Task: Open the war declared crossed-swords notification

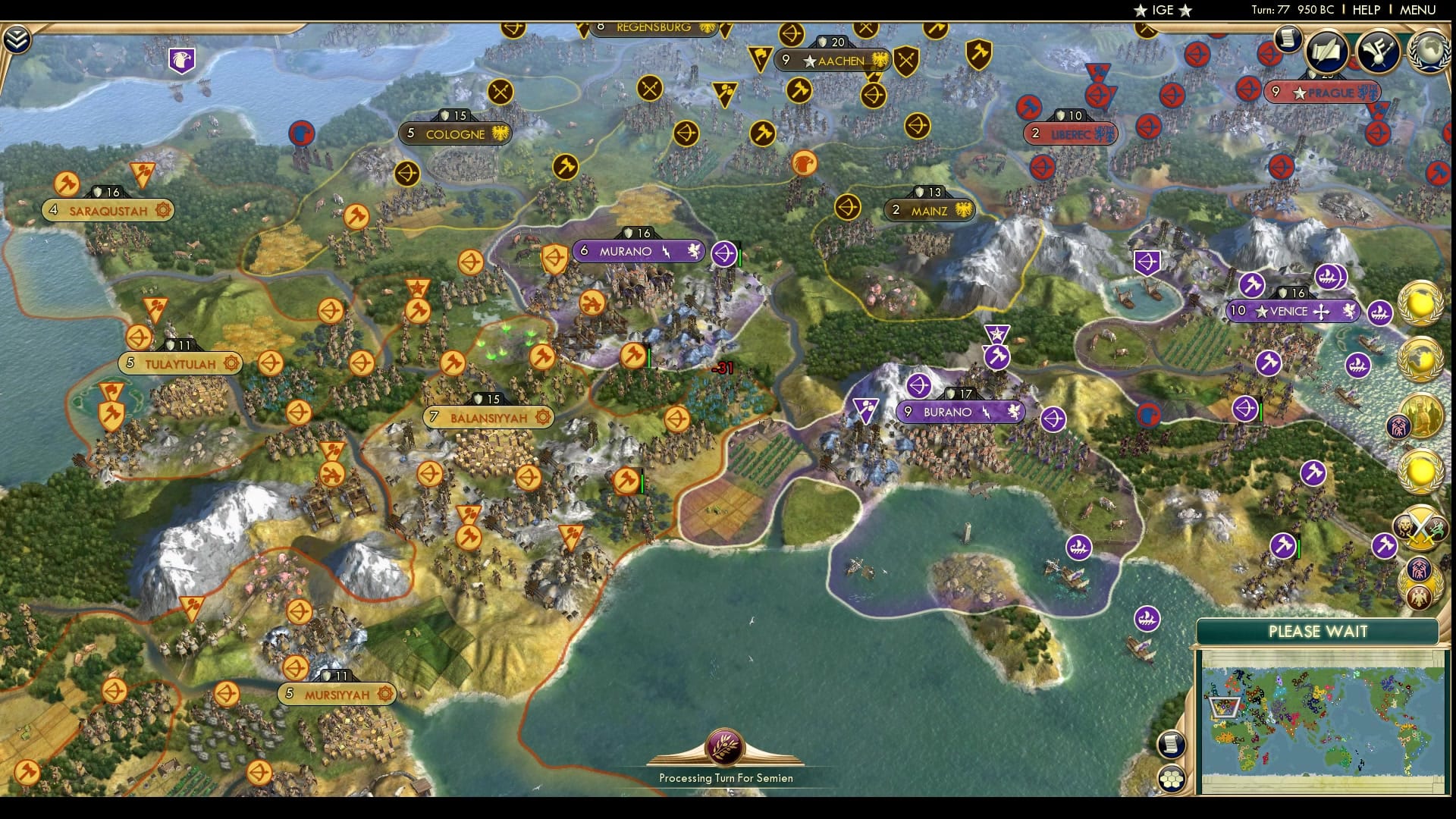Action: tap(1420, 526)
